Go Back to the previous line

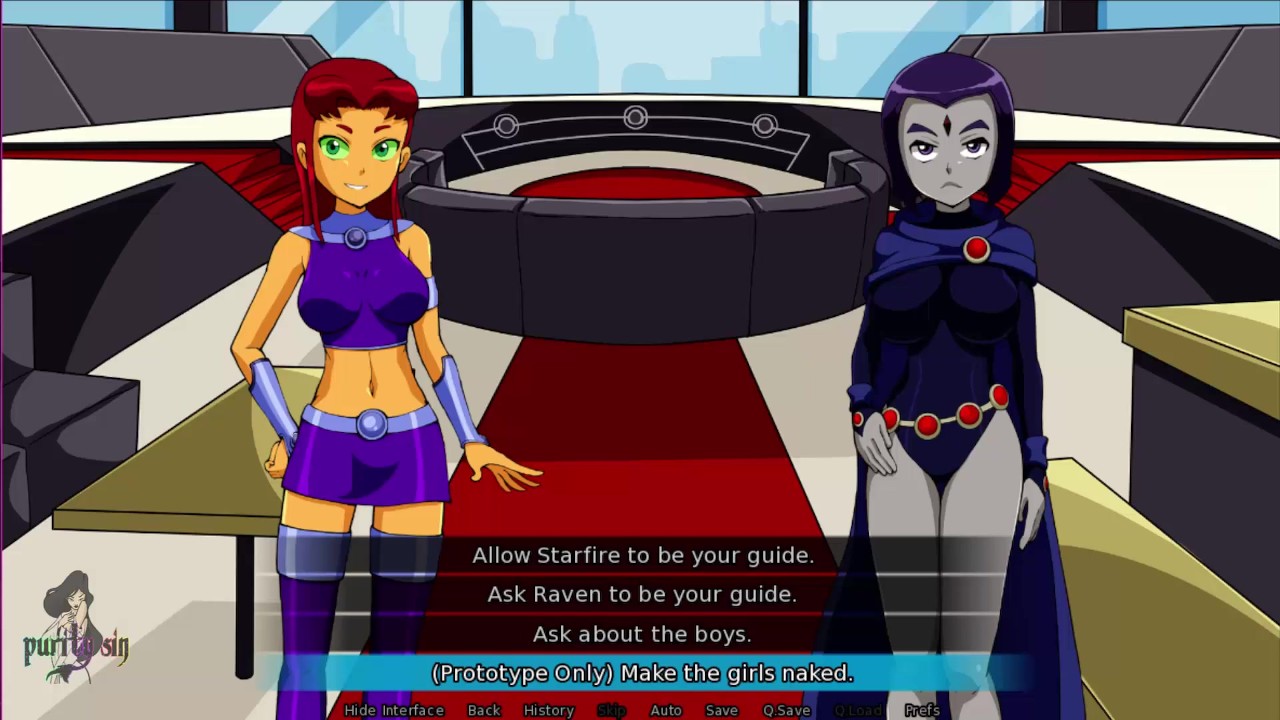point(484,710)
